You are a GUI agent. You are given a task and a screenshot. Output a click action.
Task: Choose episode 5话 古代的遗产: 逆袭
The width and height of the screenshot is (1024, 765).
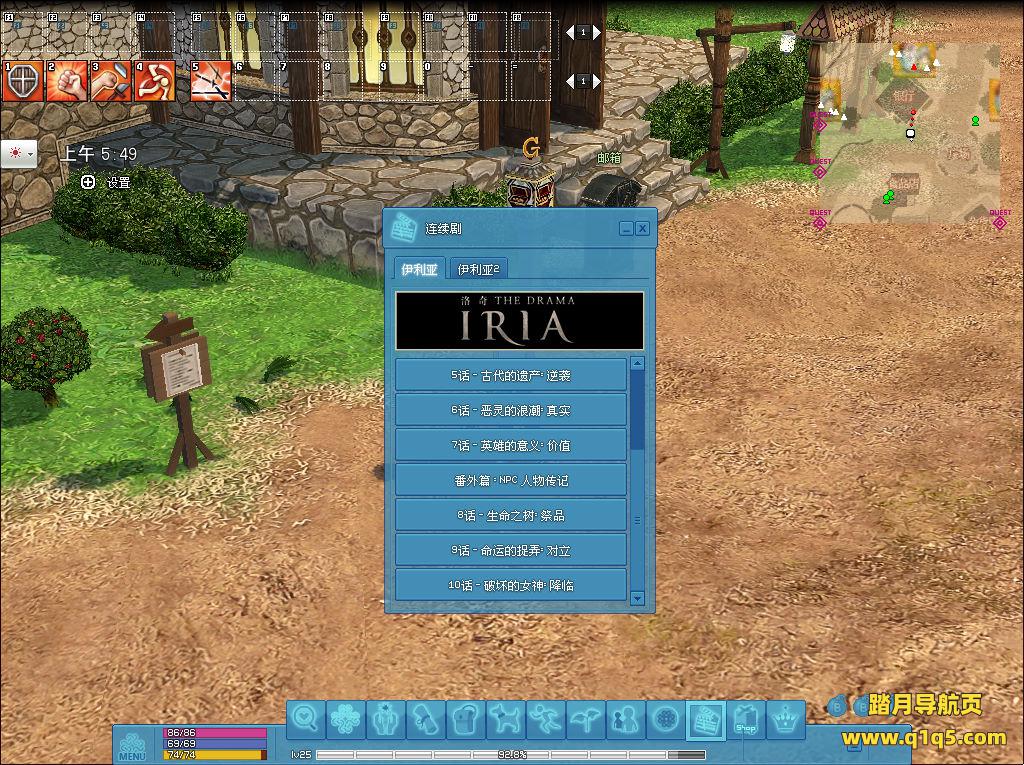tap(511, 375)
